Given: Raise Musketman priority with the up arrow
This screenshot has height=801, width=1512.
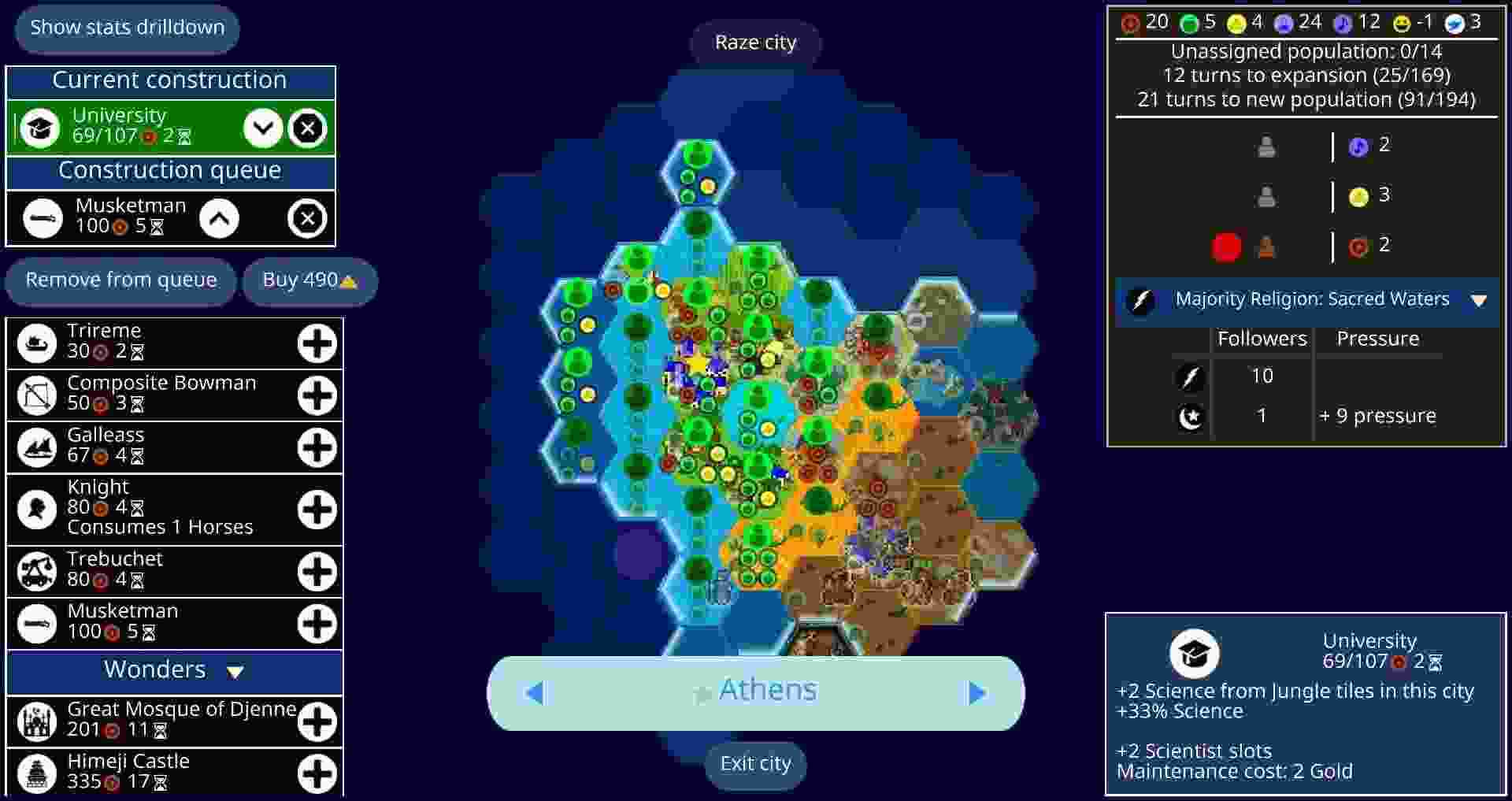Looking at the screenshot, I should pyautogui.click(x=220, y=218).
